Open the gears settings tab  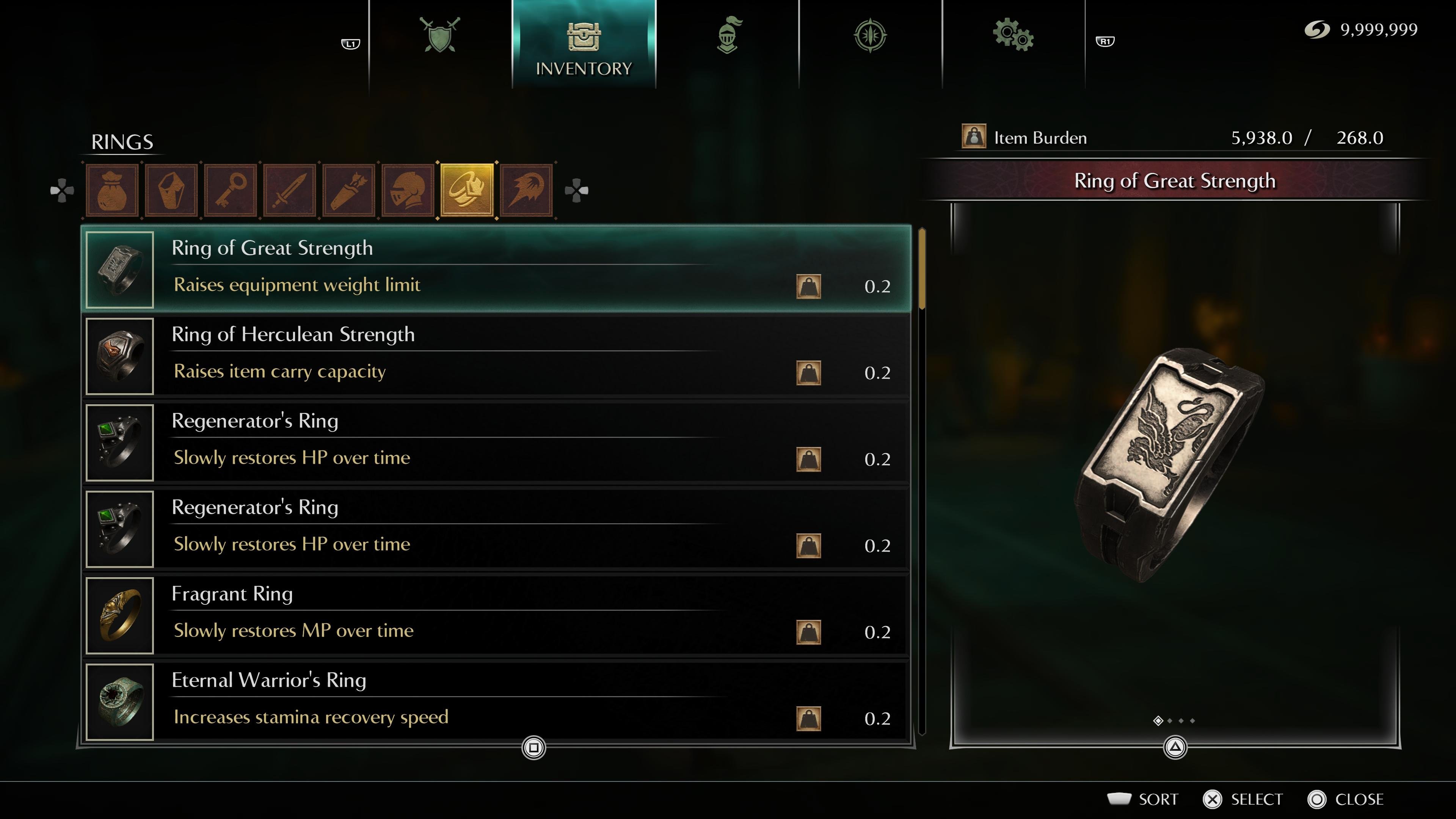click(x=1013, y=35)
